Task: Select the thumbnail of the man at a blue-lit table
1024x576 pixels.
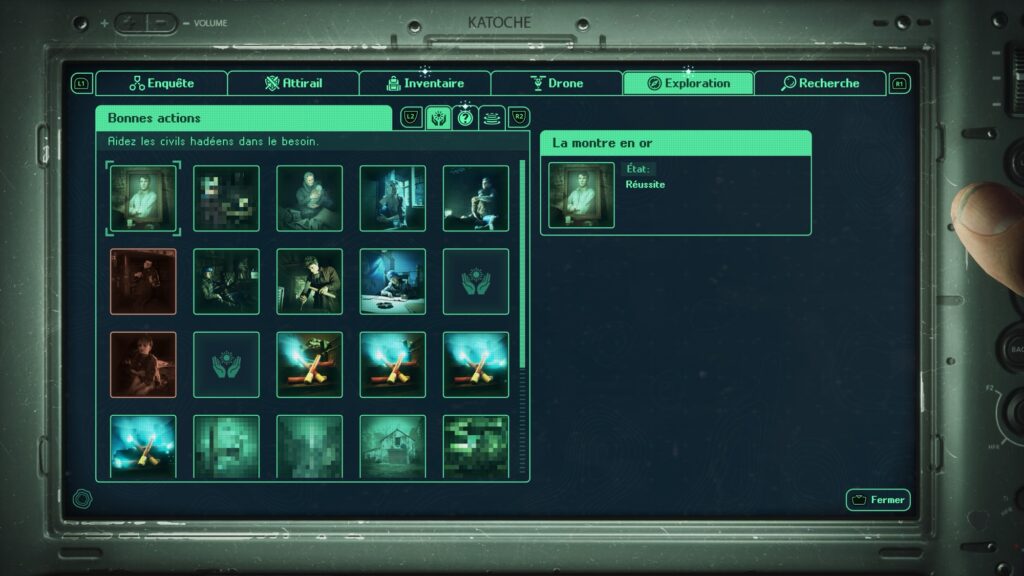Action: [x=392, y=281]
